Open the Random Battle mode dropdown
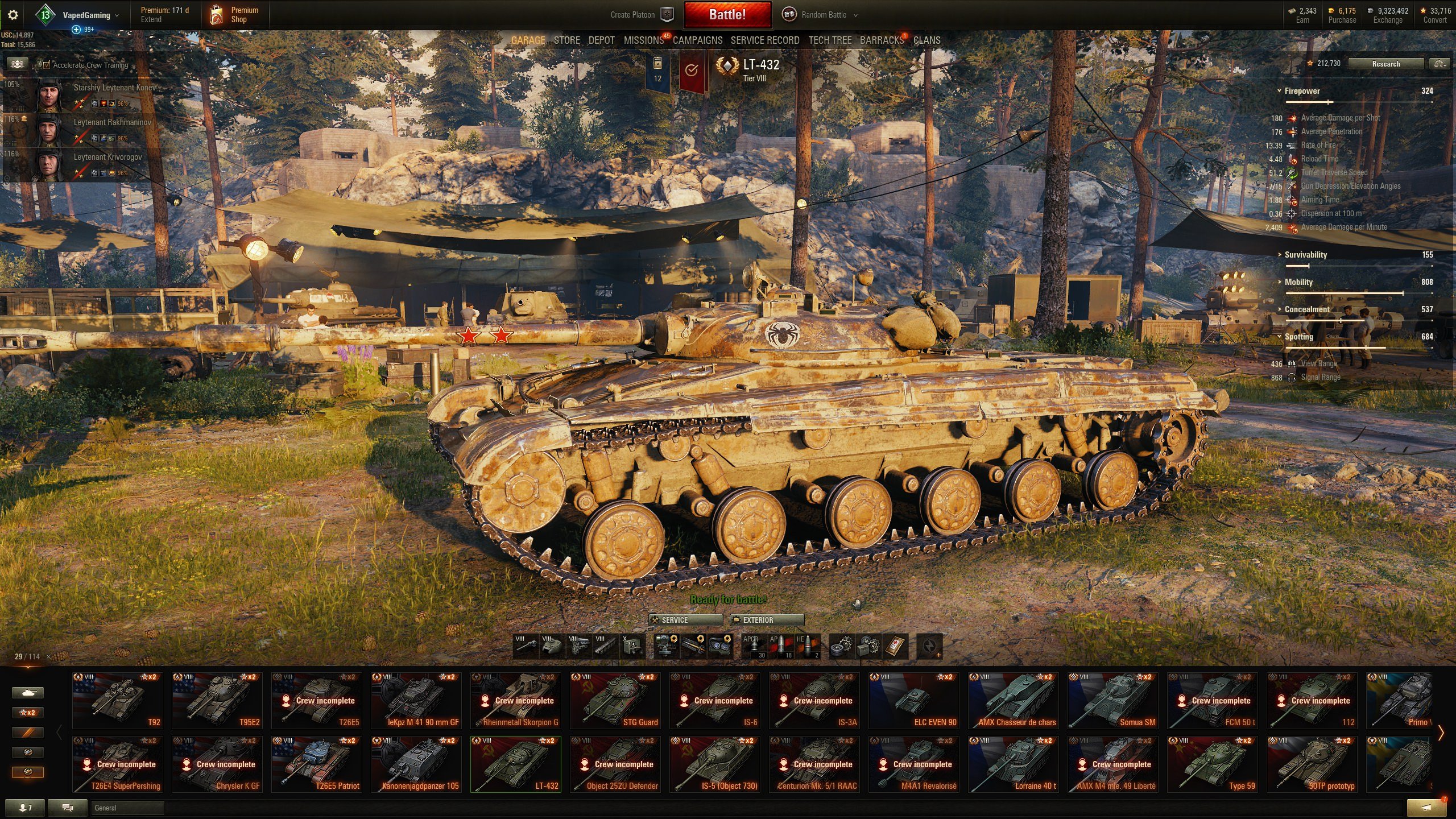Screen dimensions: 1456x819 coord(823,15)
